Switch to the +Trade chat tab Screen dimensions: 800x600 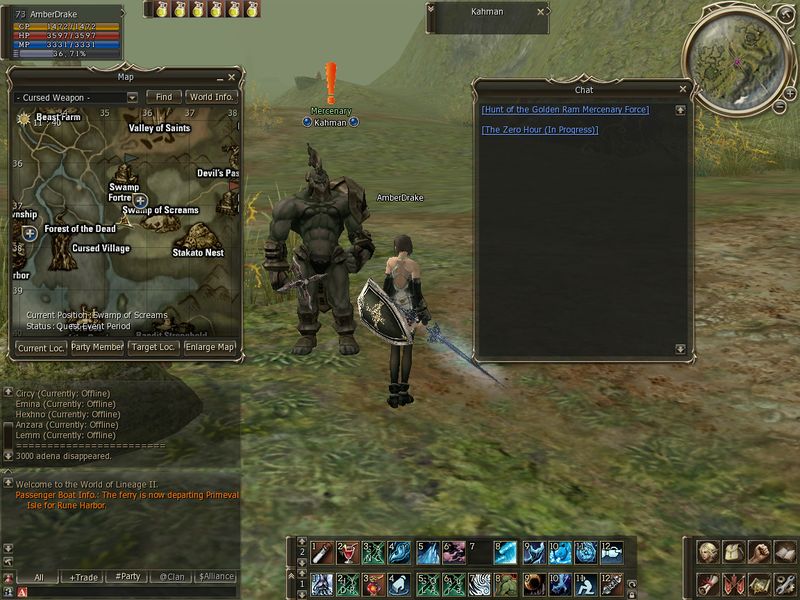pos(84,578)
